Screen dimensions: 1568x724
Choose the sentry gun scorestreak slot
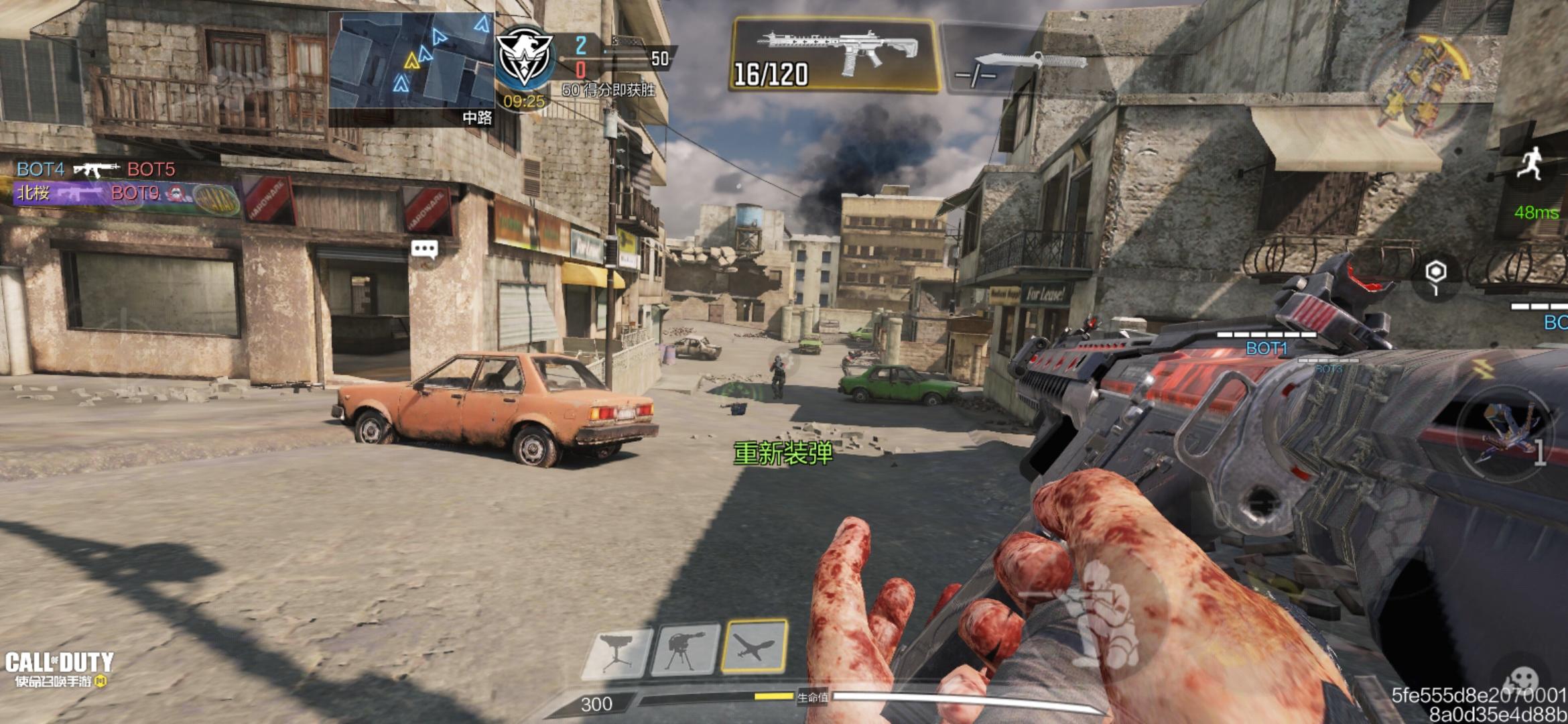(x=685, y=650)
